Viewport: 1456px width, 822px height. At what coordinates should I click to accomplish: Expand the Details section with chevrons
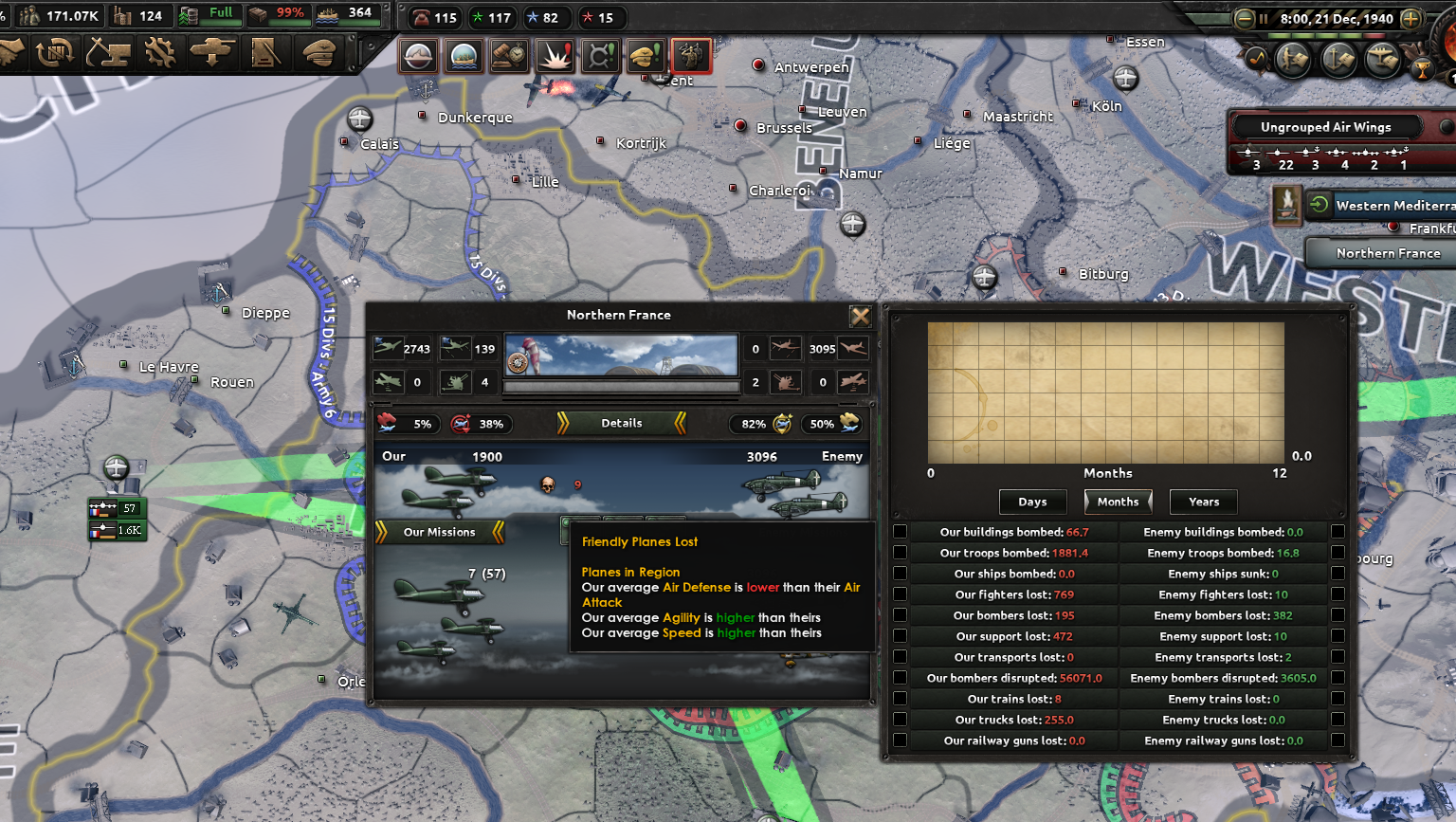[x=621, y=423]
